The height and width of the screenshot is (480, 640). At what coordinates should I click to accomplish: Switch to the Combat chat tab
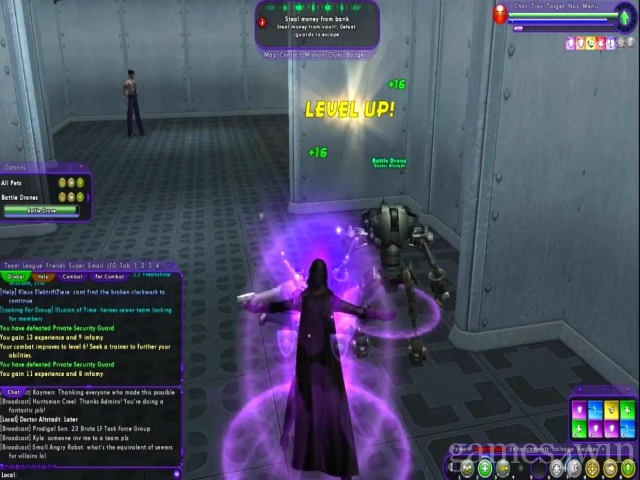73,277
